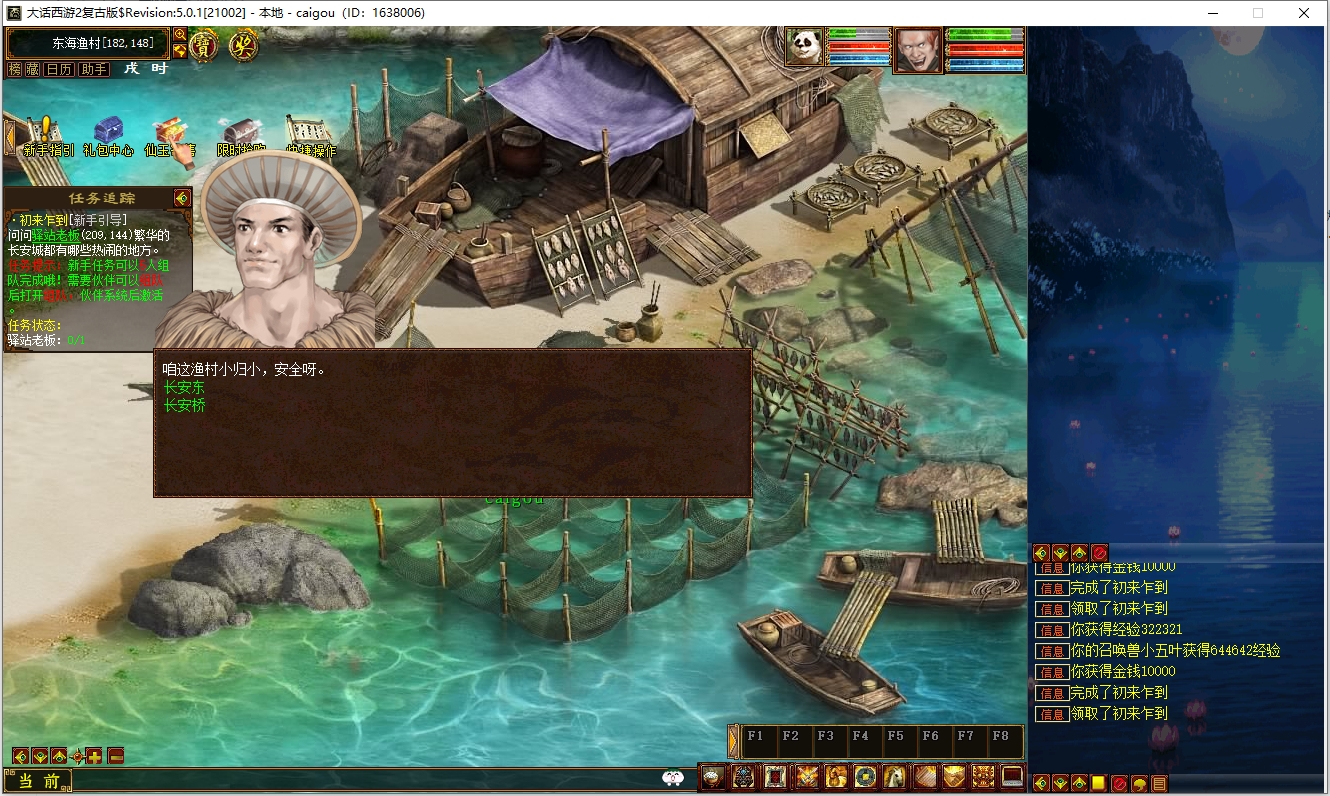Open the coin icon in bottom bar

pos(865,776)
